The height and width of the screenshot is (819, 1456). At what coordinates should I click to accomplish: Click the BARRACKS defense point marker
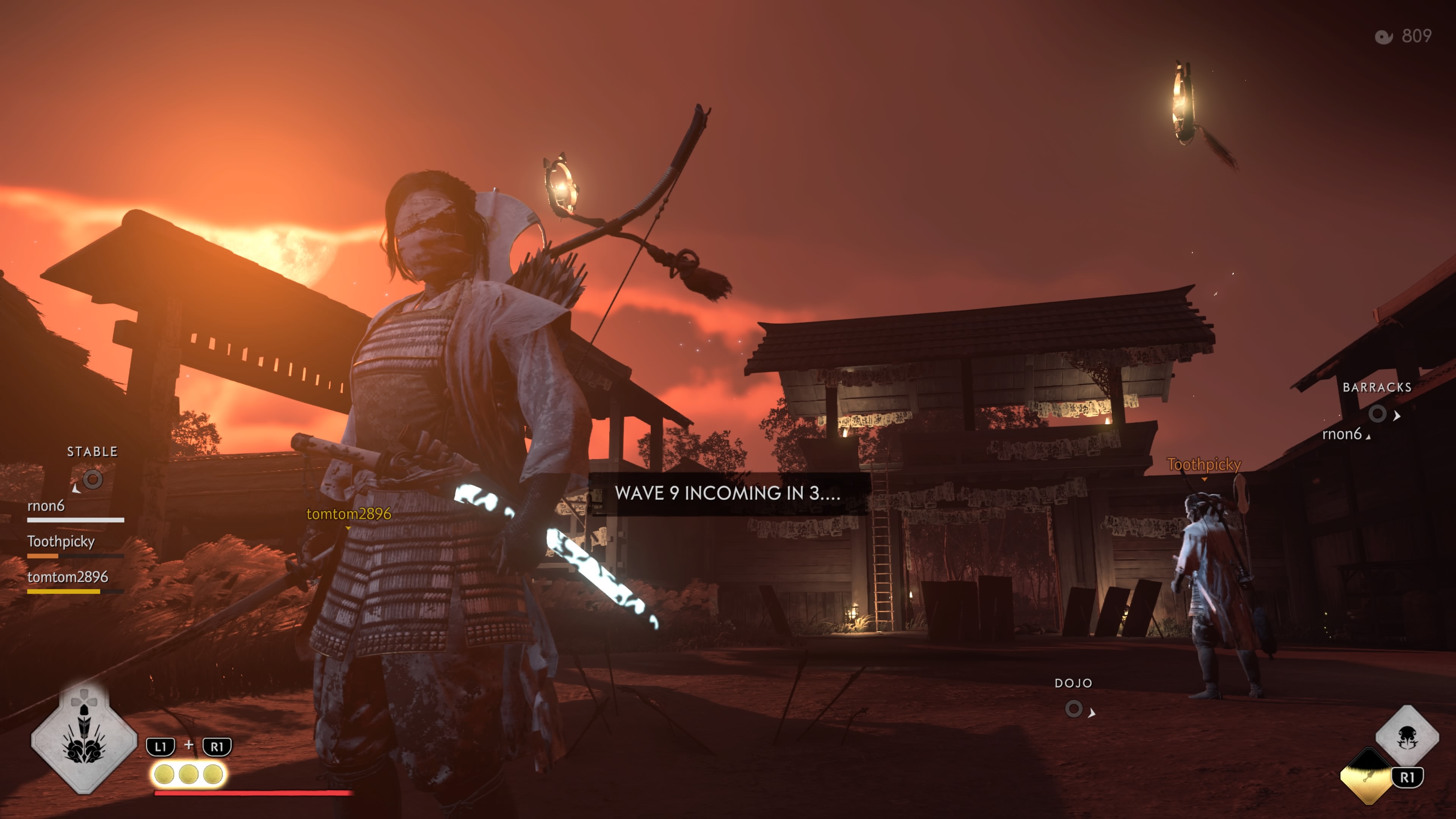point(1378,414)
